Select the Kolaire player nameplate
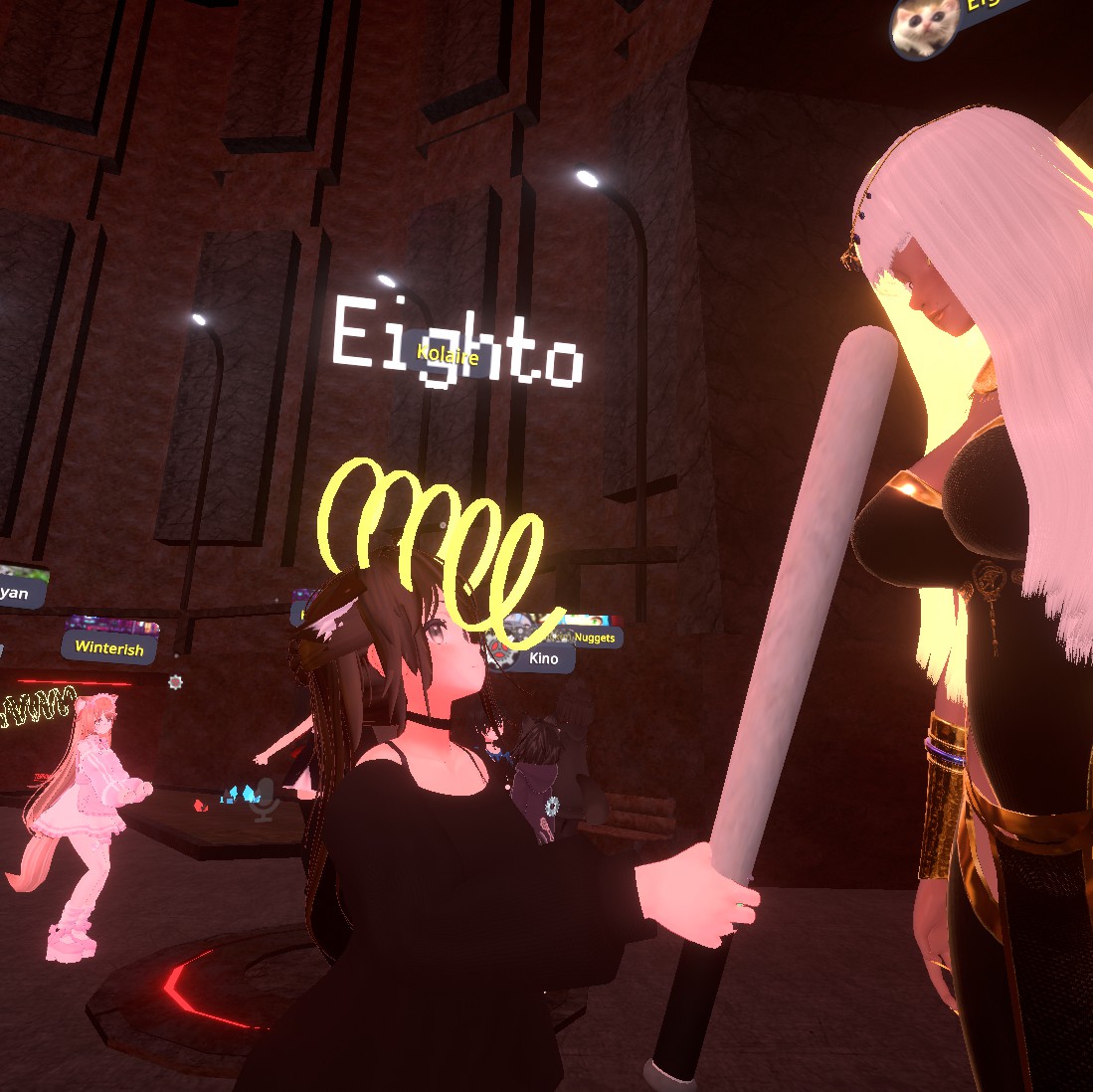The image size is (1093, 1092). [x=448, y=355]
